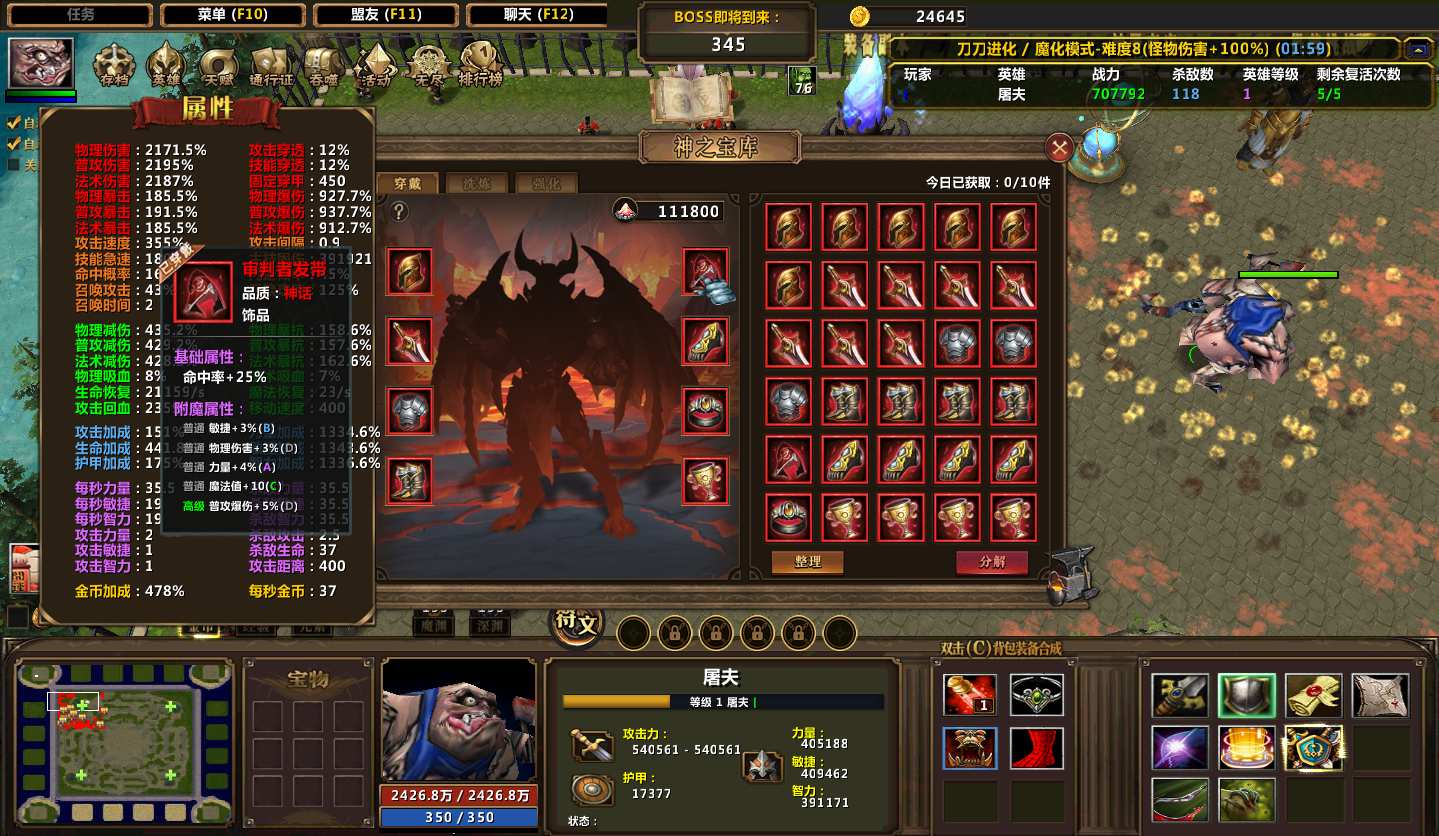Click the 分解 dismantle button
The width and height of the screenshot is (1439, 836).
coord(991,562)
